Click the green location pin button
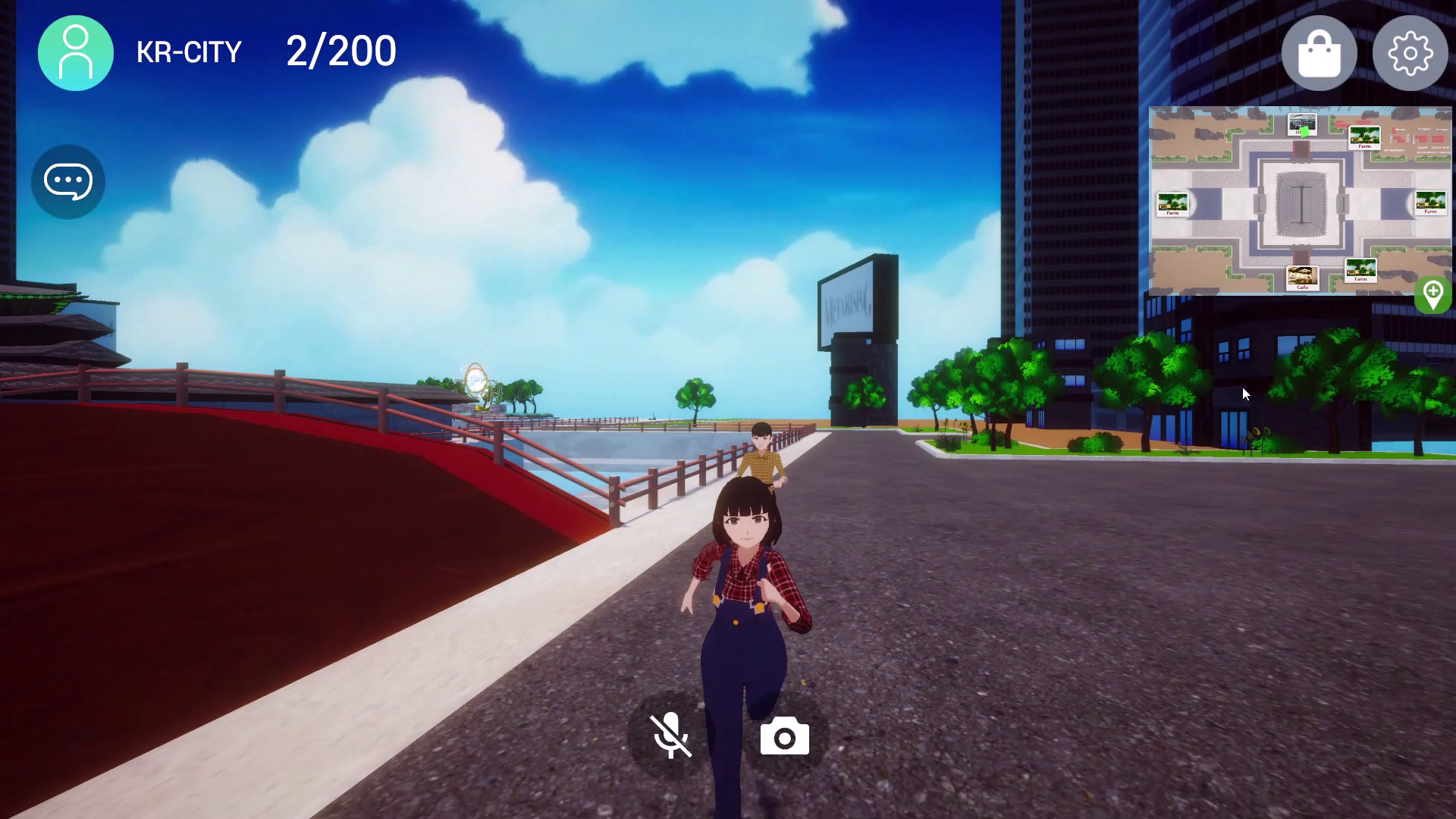 point(1432,295)
